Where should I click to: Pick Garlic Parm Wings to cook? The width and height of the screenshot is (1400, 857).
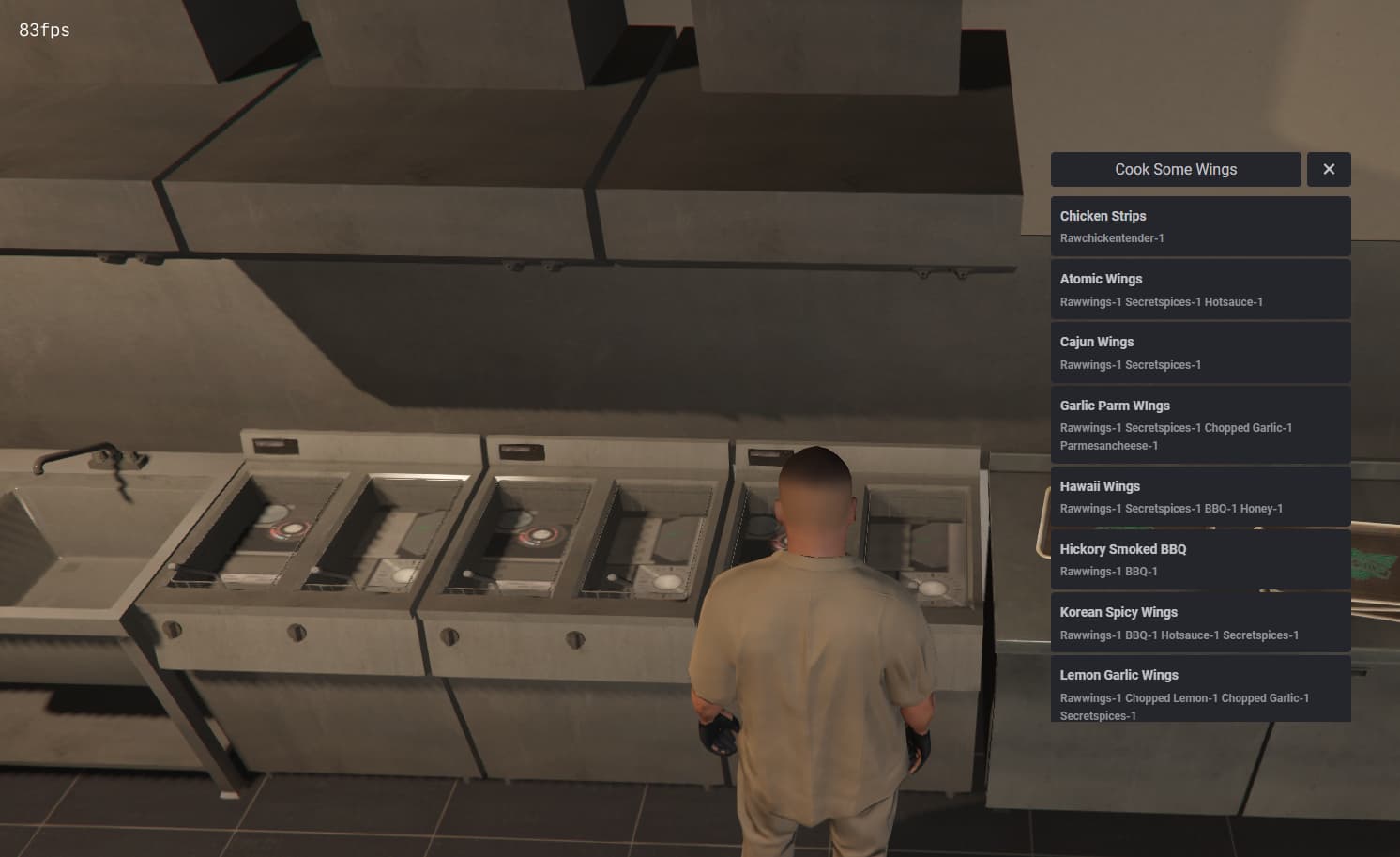pyautogui.click(x=1115, y=406)
